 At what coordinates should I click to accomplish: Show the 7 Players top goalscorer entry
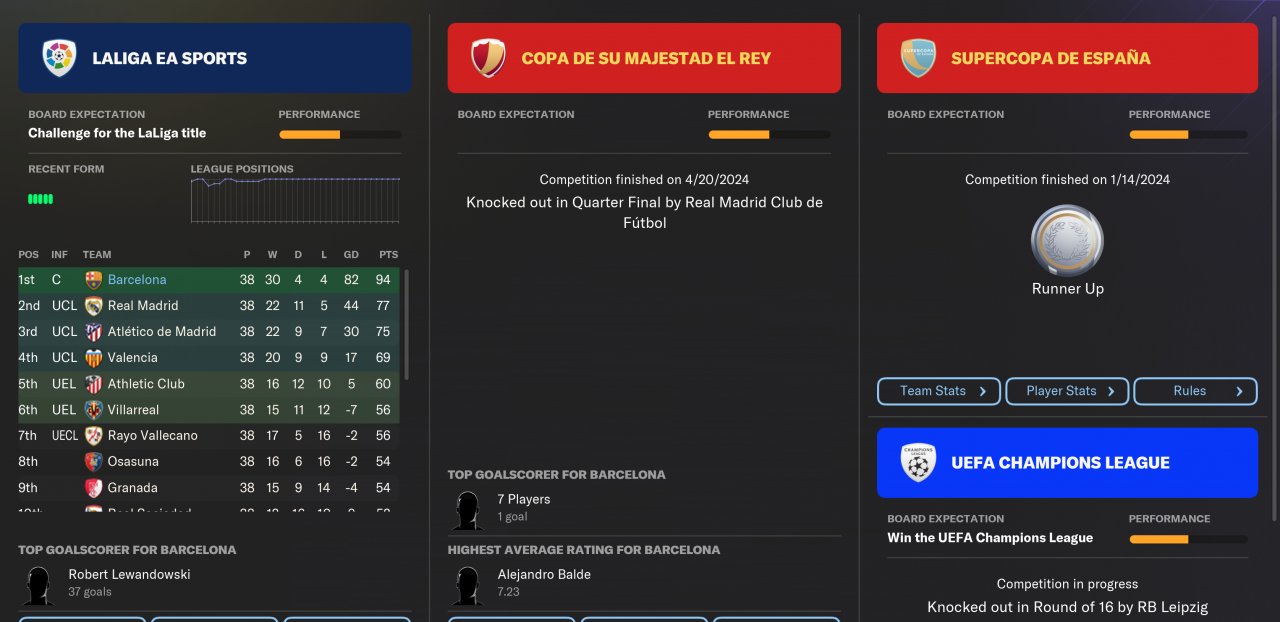tap(524, 500)
